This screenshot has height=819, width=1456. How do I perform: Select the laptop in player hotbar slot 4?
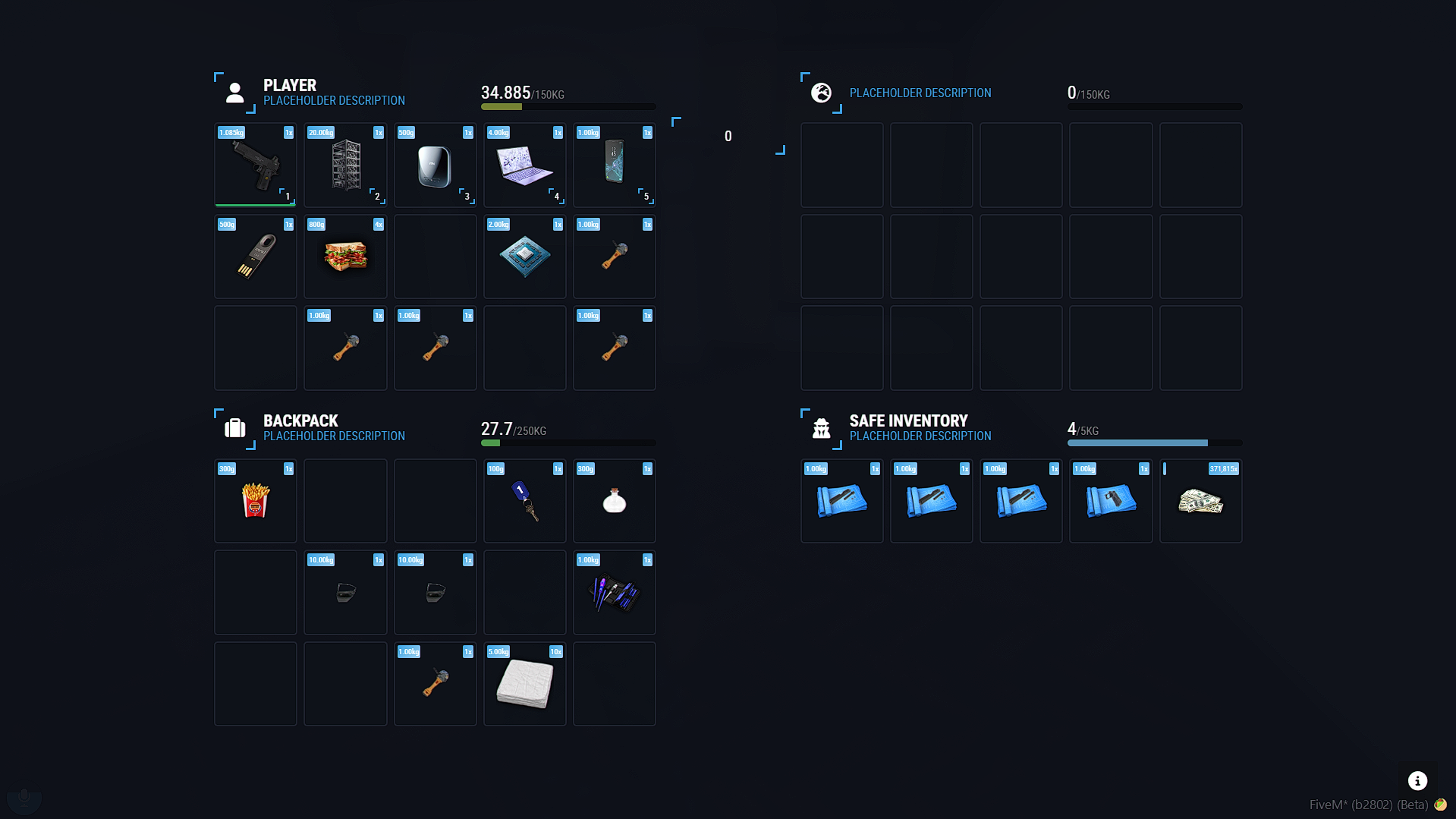click(524, 165)
